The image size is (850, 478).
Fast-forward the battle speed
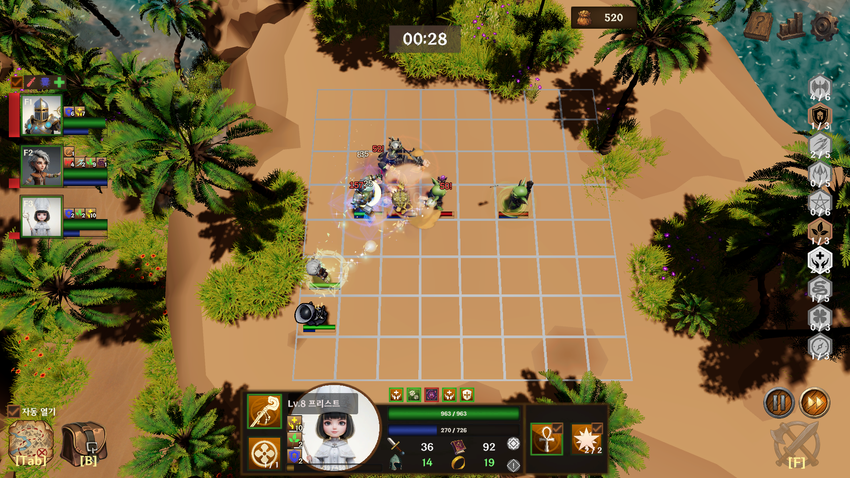coord(814,403)
